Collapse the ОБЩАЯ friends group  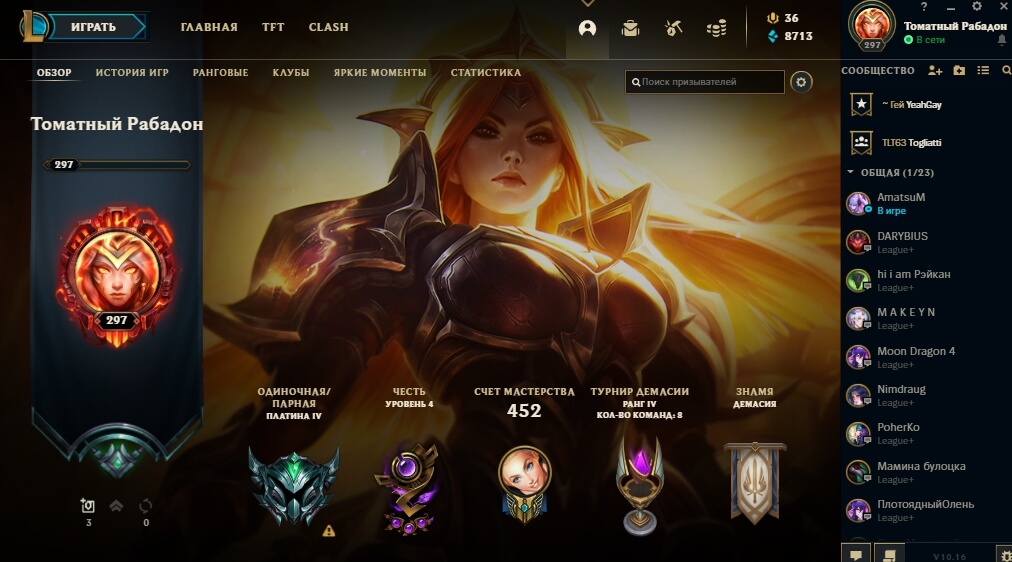pyautogui.click(x=850, y=172)
